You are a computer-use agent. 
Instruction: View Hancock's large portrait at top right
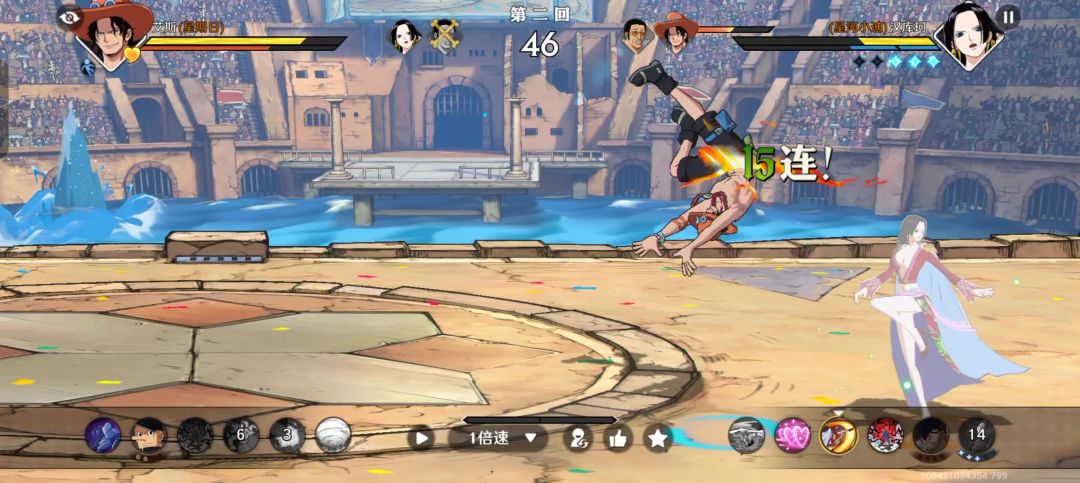[x=966, y=35]
